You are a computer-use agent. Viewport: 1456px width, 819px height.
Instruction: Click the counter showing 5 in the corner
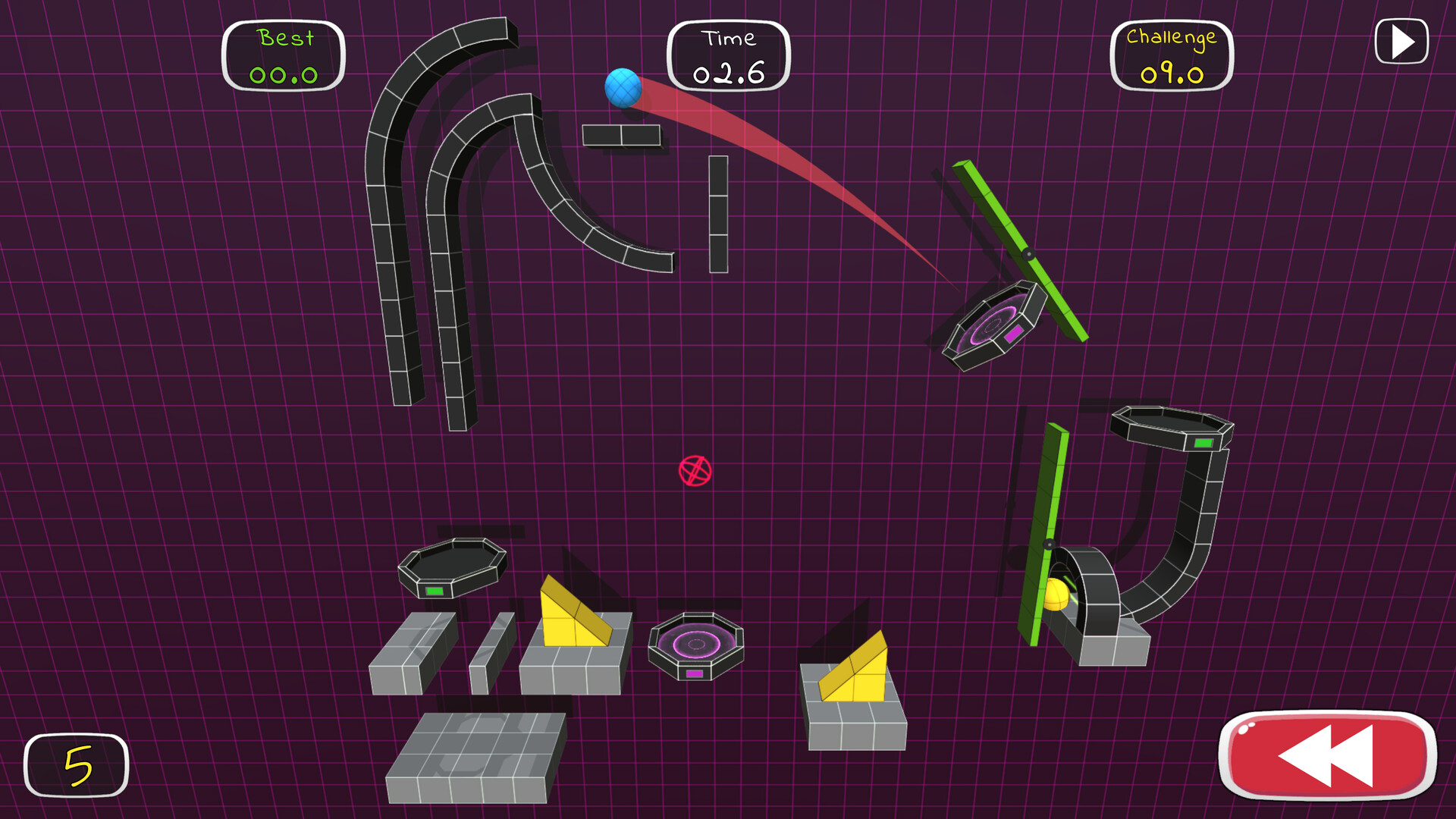[76, 764]
